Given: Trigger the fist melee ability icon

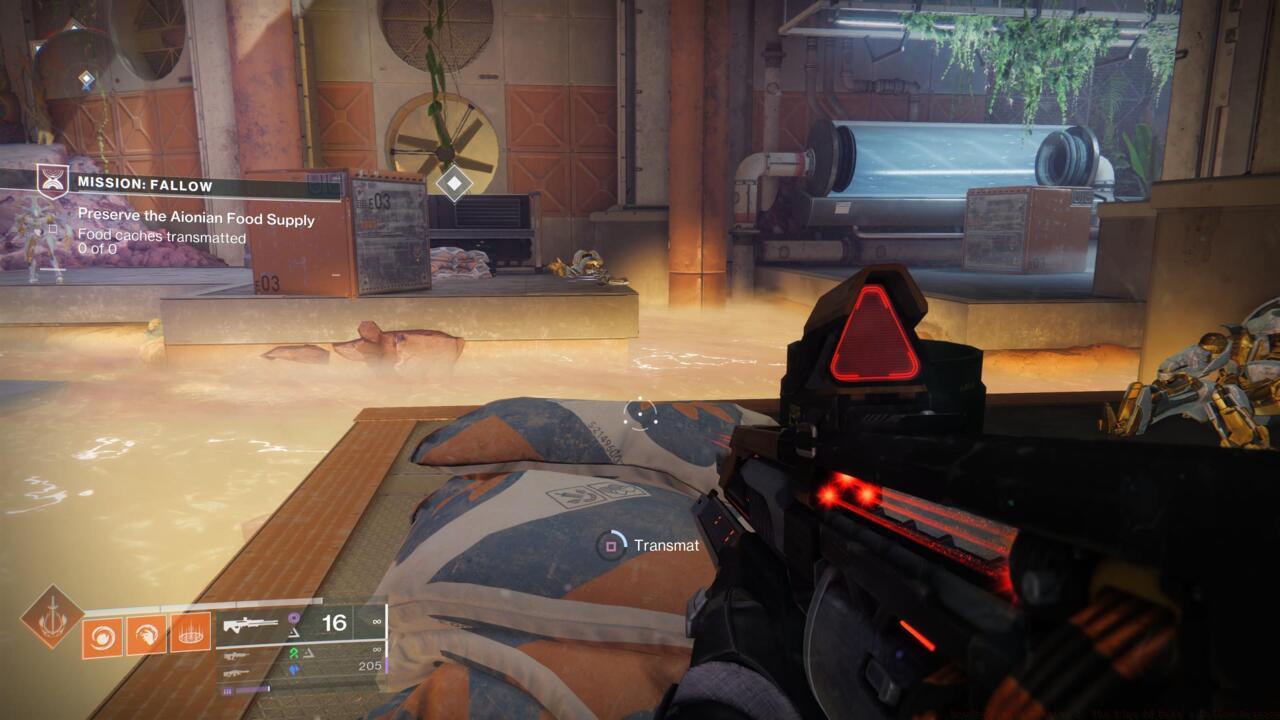Looking at the screenshot, I should [146, 633].
